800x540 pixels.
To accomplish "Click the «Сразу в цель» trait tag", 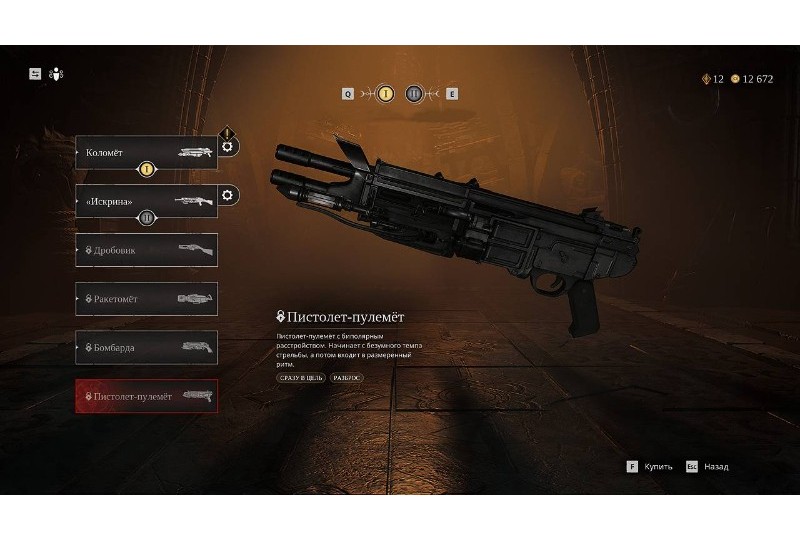I will [301, 377].
